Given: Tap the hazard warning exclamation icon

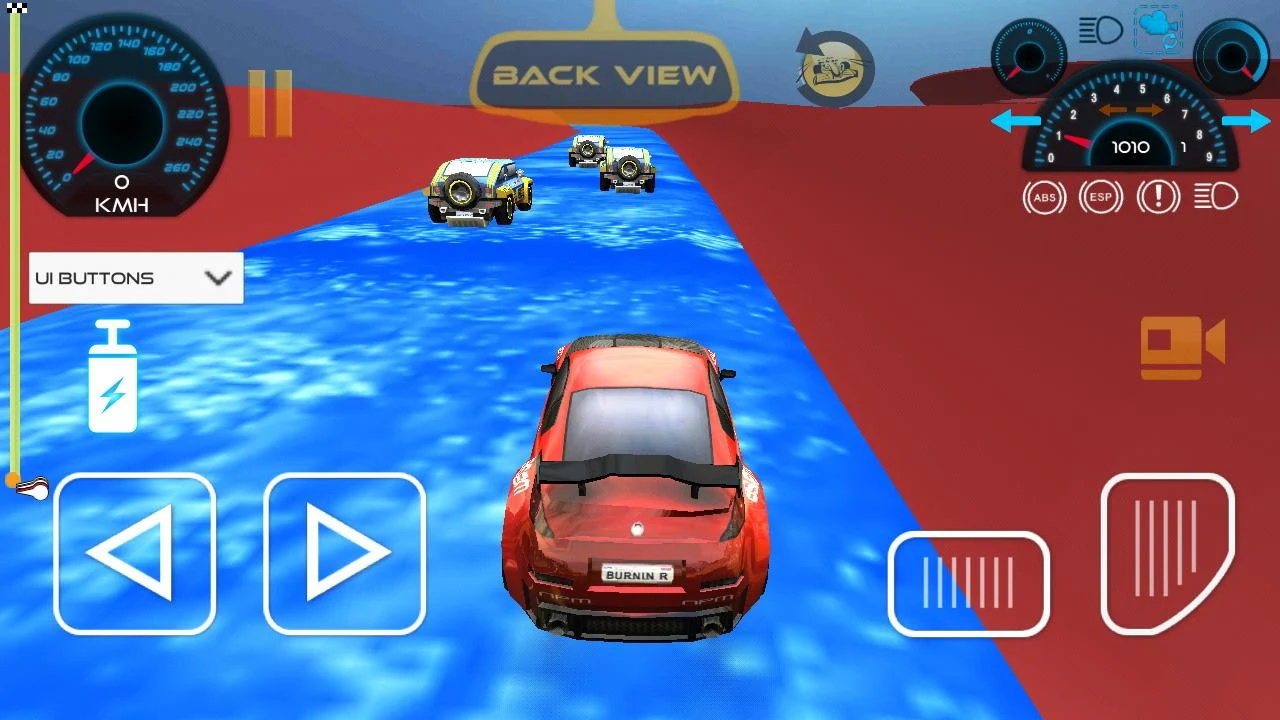Looking at the screenshot, I should pyautogui.click(x=1158, y=197).
